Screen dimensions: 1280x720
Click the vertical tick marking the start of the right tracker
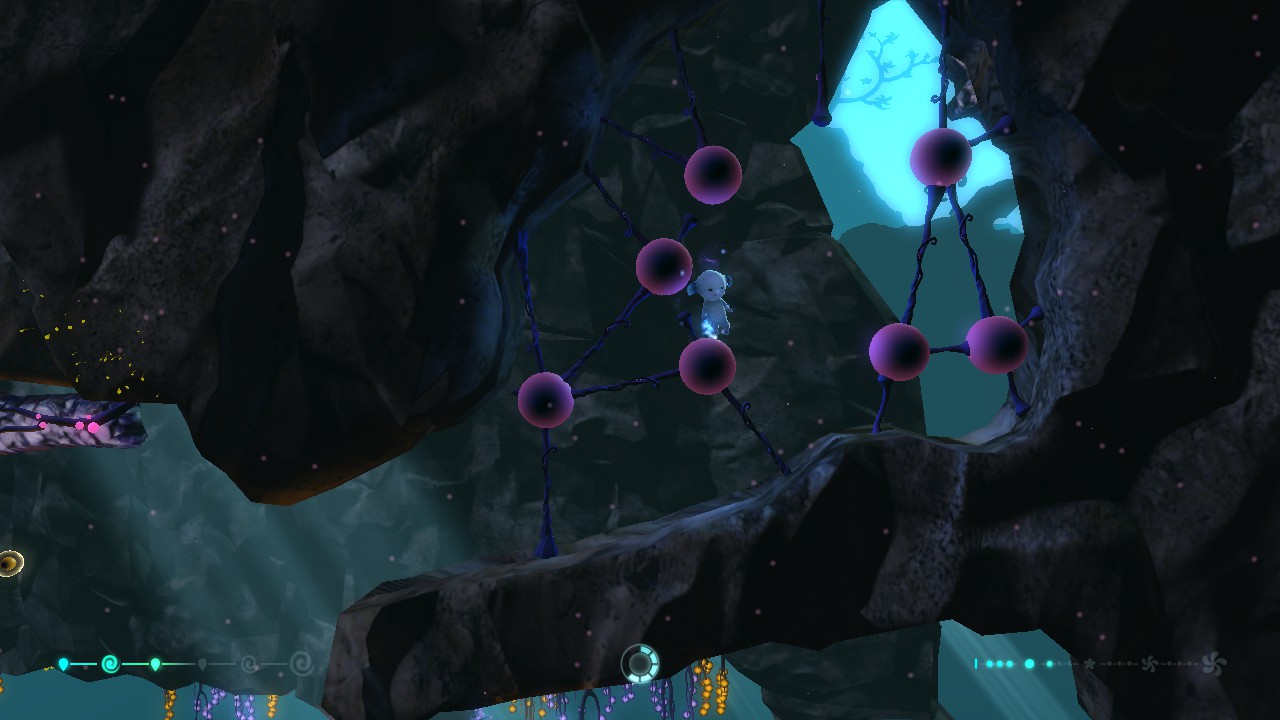(976, 662)
